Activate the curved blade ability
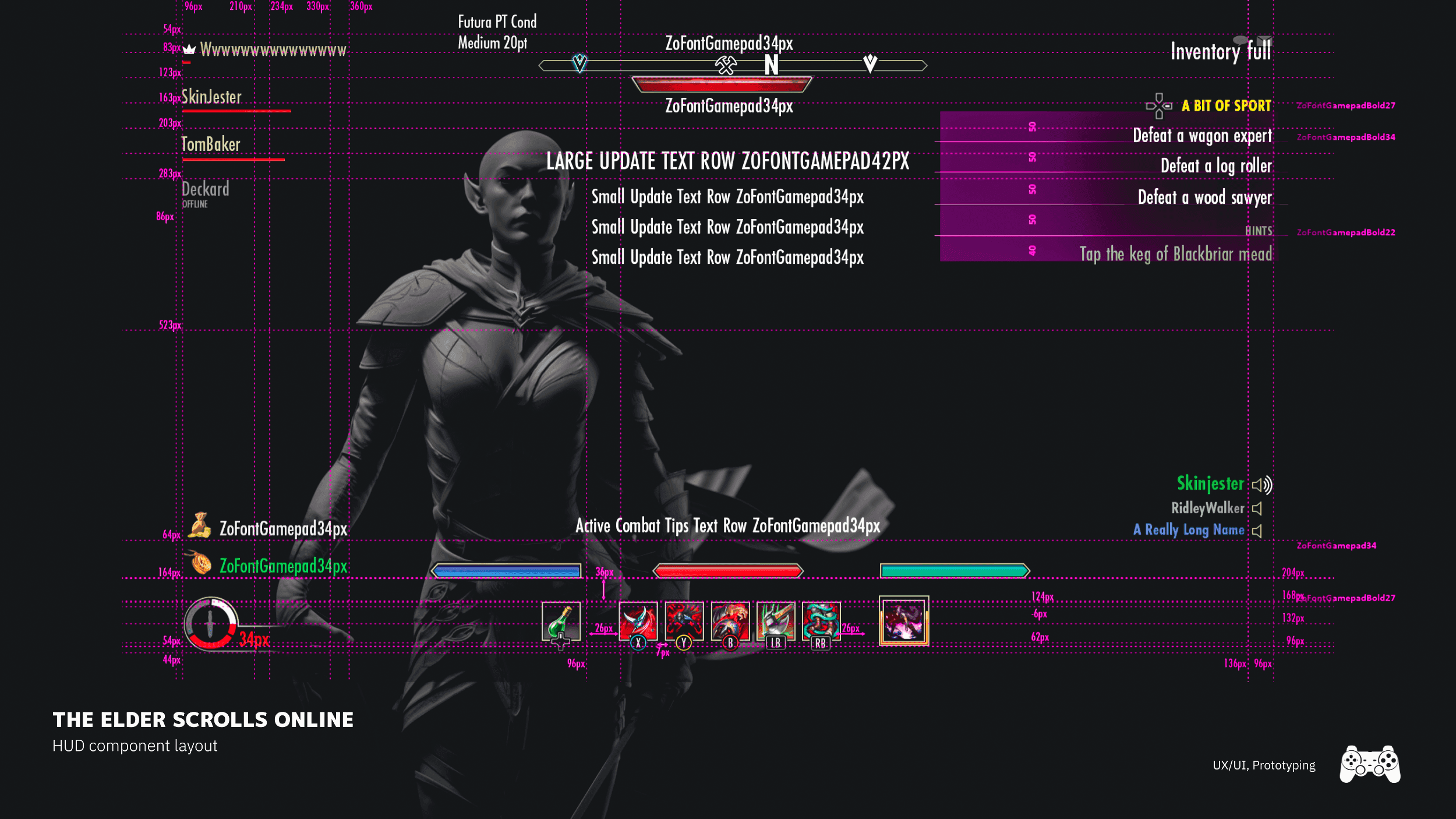Screen dimensions: 1456x819 638,620
